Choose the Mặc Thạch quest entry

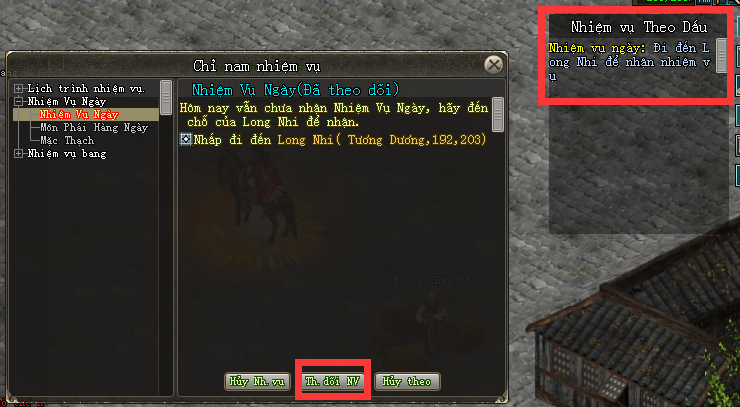66,140
